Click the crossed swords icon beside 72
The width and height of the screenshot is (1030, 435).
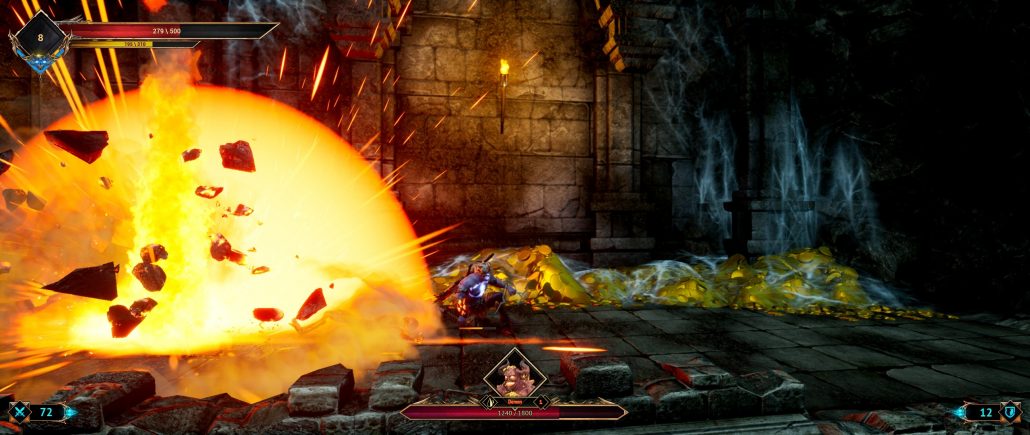tap(19, 411)
